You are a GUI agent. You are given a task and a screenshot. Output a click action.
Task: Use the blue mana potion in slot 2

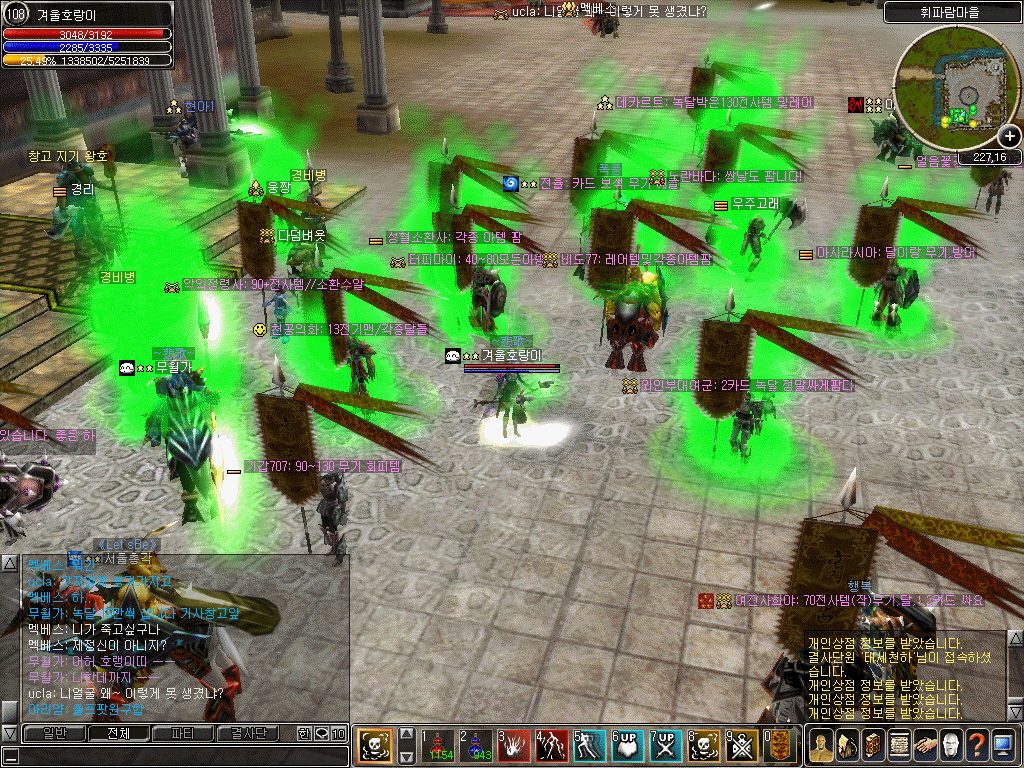[476, 746]
